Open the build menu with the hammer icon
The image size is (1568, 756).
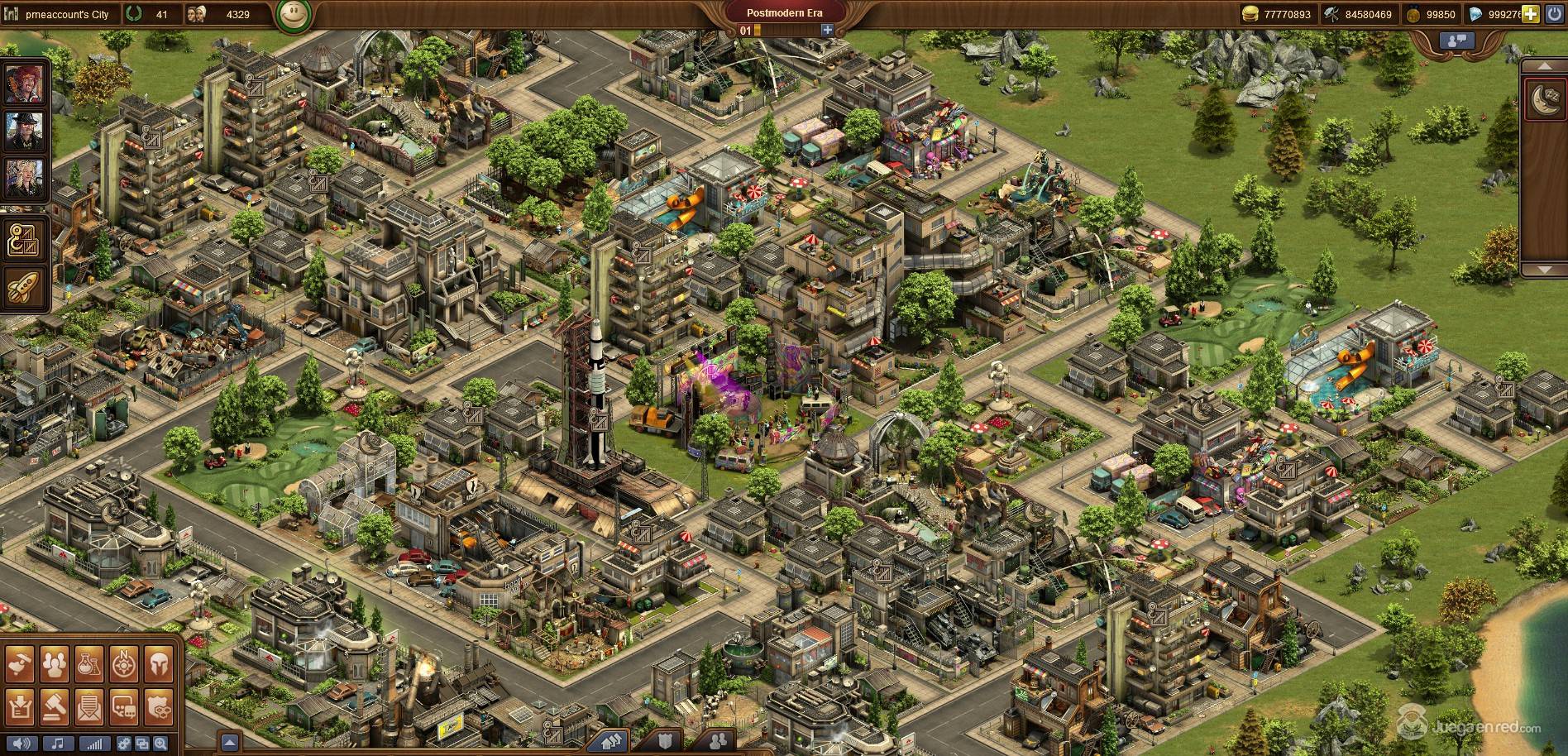pos(21,663)
